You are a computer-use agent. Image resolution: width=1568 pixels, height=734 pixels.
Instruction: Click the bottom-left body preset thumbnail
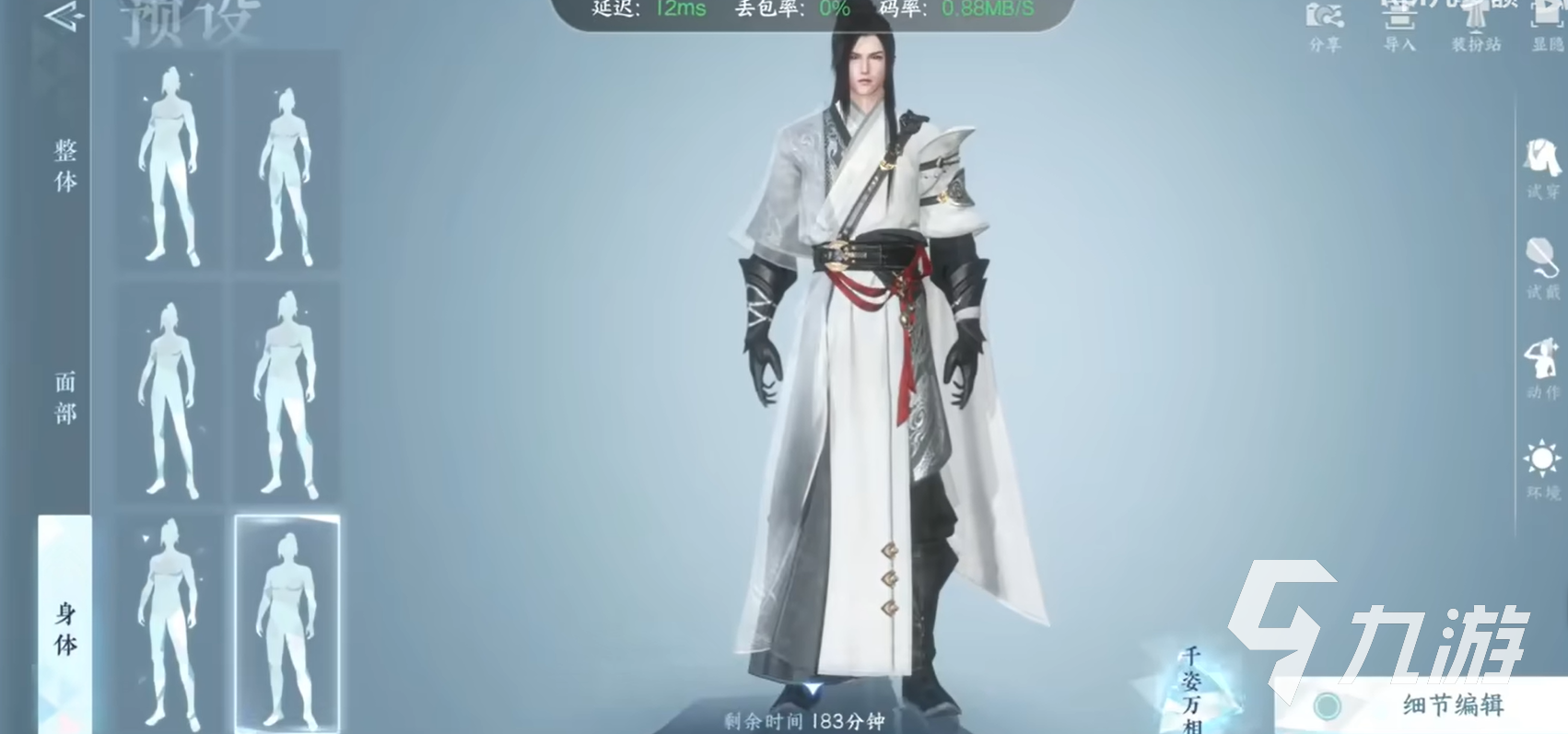(x=169, y=622)
